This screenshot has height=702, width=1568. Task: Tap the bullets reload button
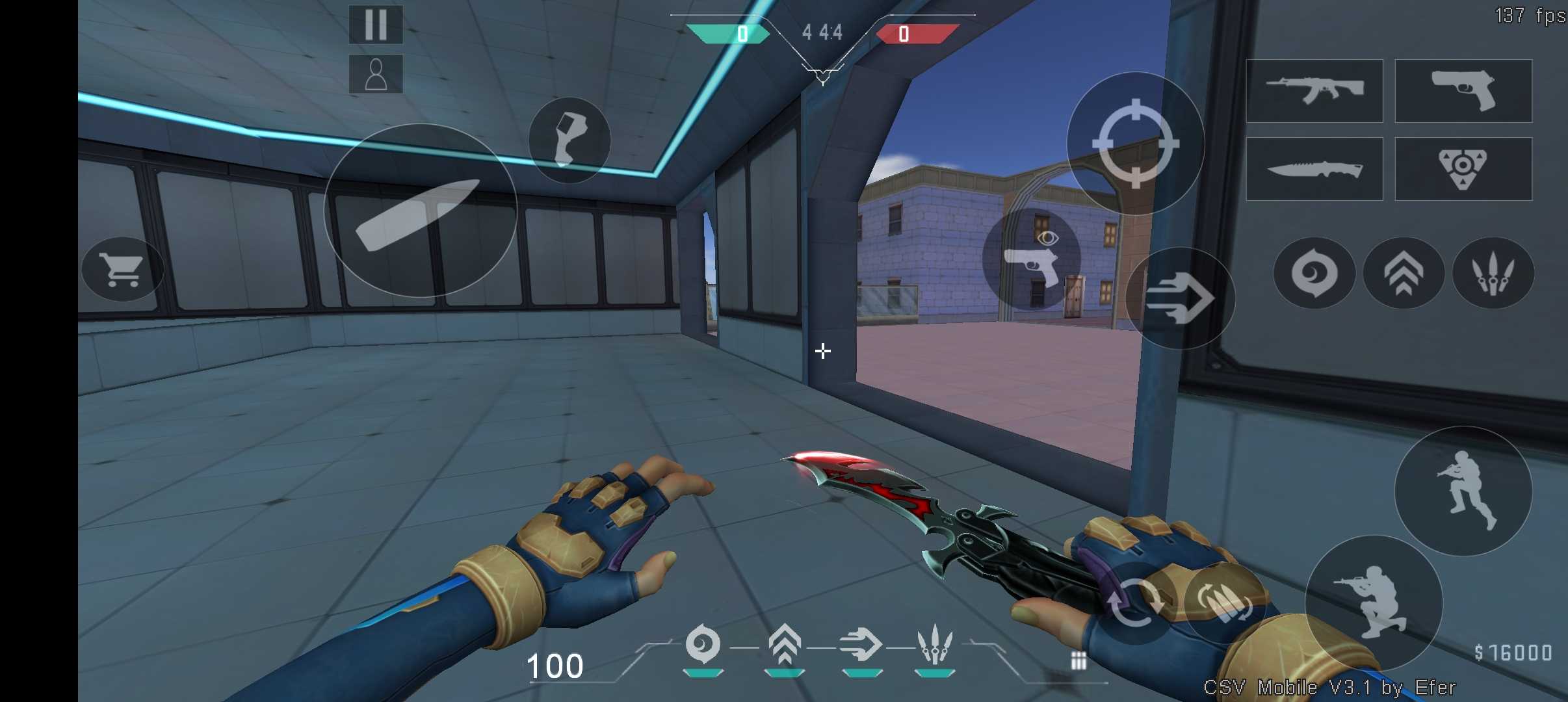pyautogui.click(x=1225, y=603)
